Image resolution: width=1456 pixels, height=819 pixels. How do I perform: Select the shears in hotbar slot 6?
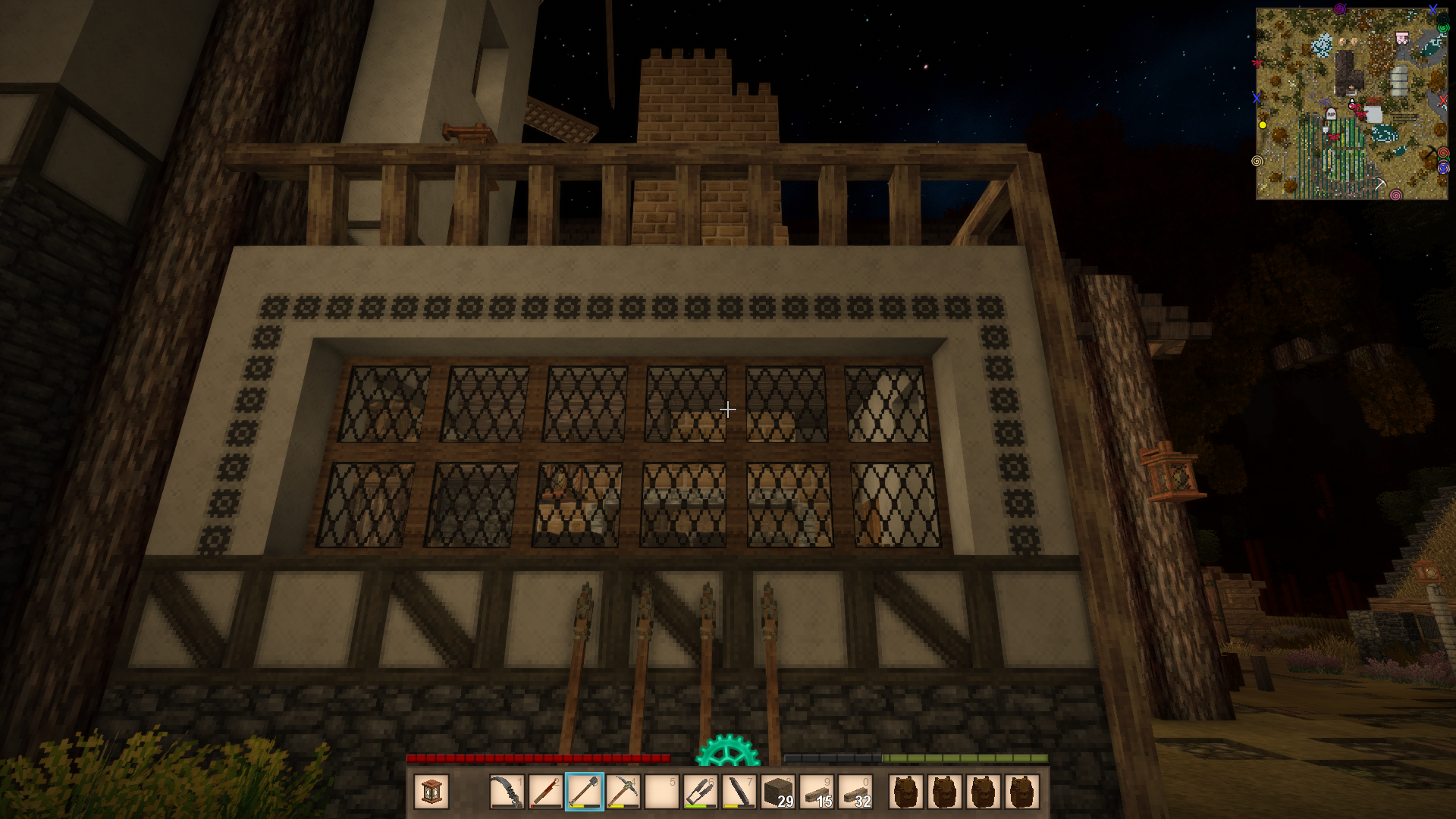700,792
